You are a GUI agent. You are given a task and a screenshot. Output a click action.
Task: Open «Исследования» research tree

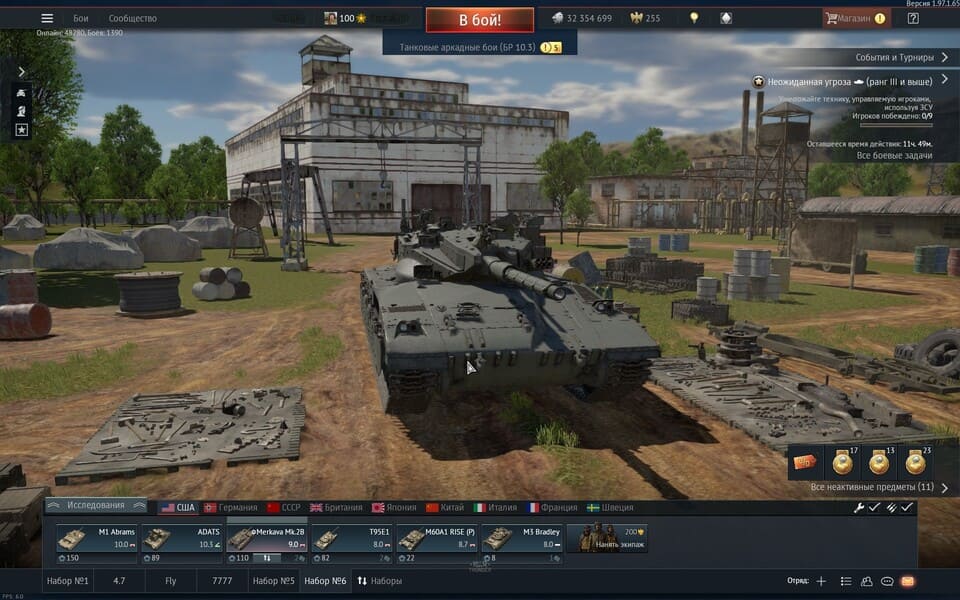click(x=96, y=506)
